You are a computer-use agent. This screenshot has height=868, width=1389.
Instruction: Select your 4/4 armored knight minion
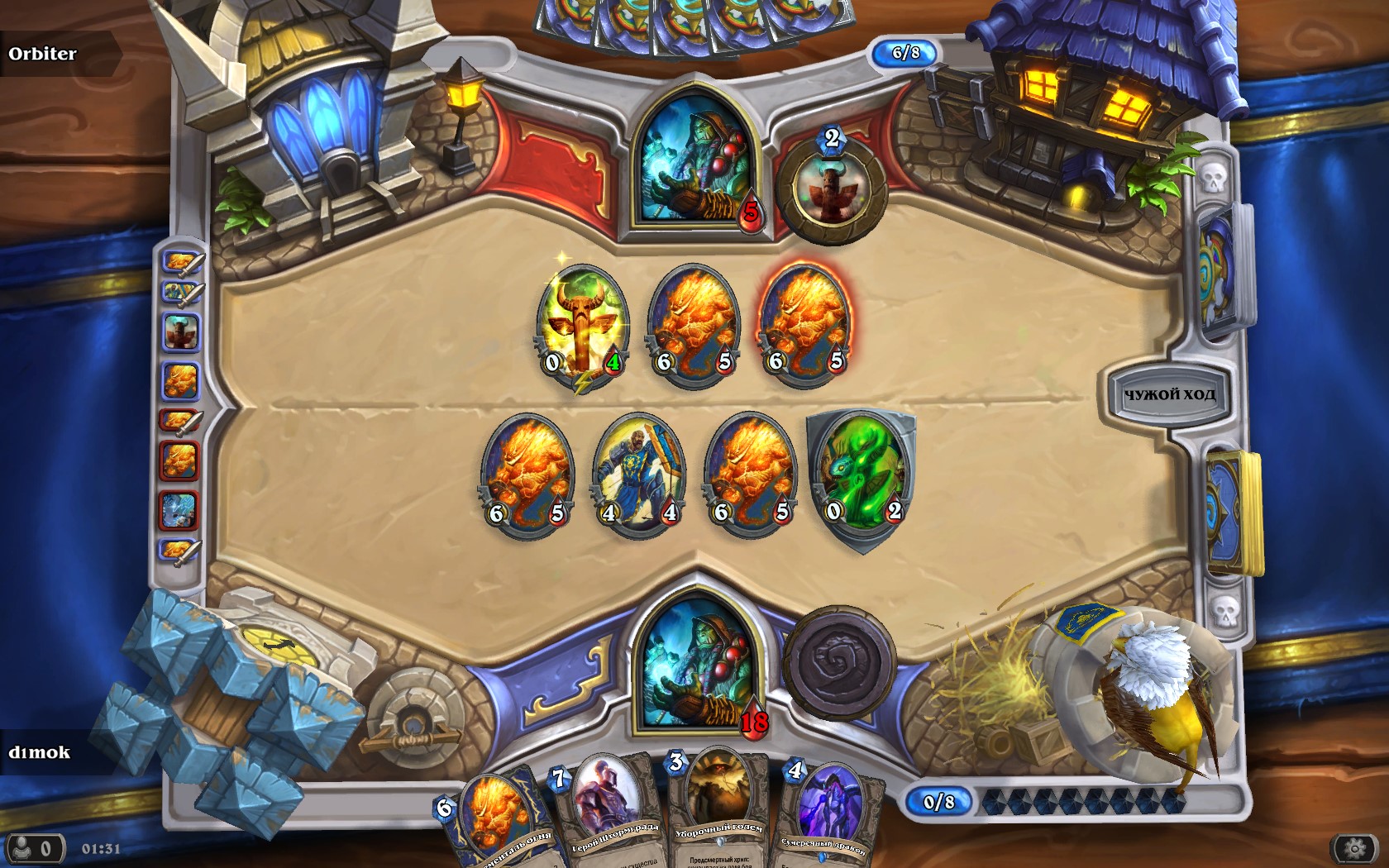[x=638, y=474]
